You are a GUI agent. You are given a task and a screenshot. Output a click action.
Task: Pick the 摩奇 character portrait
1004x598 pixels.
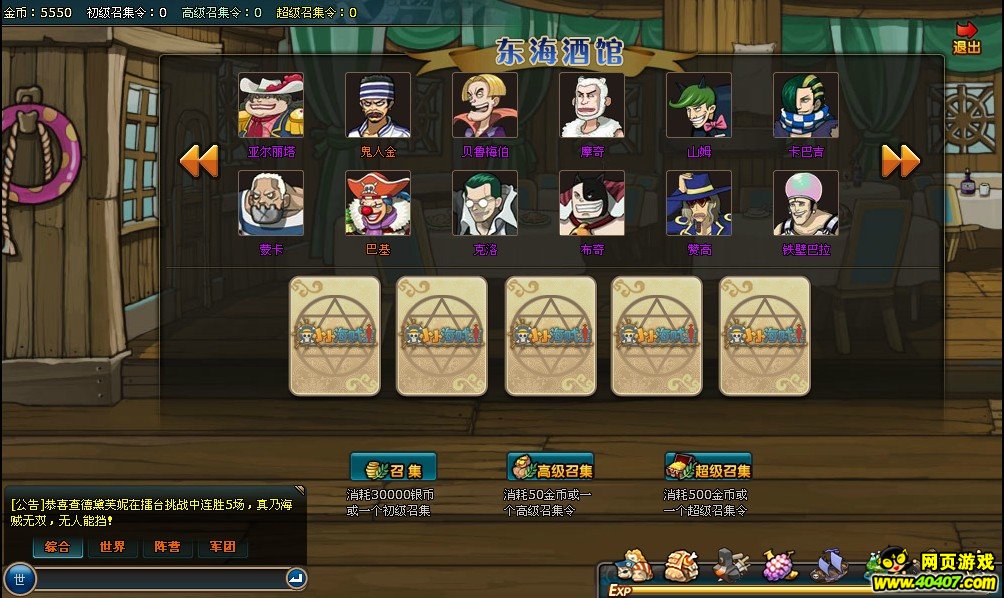click(x=592, y=105)
